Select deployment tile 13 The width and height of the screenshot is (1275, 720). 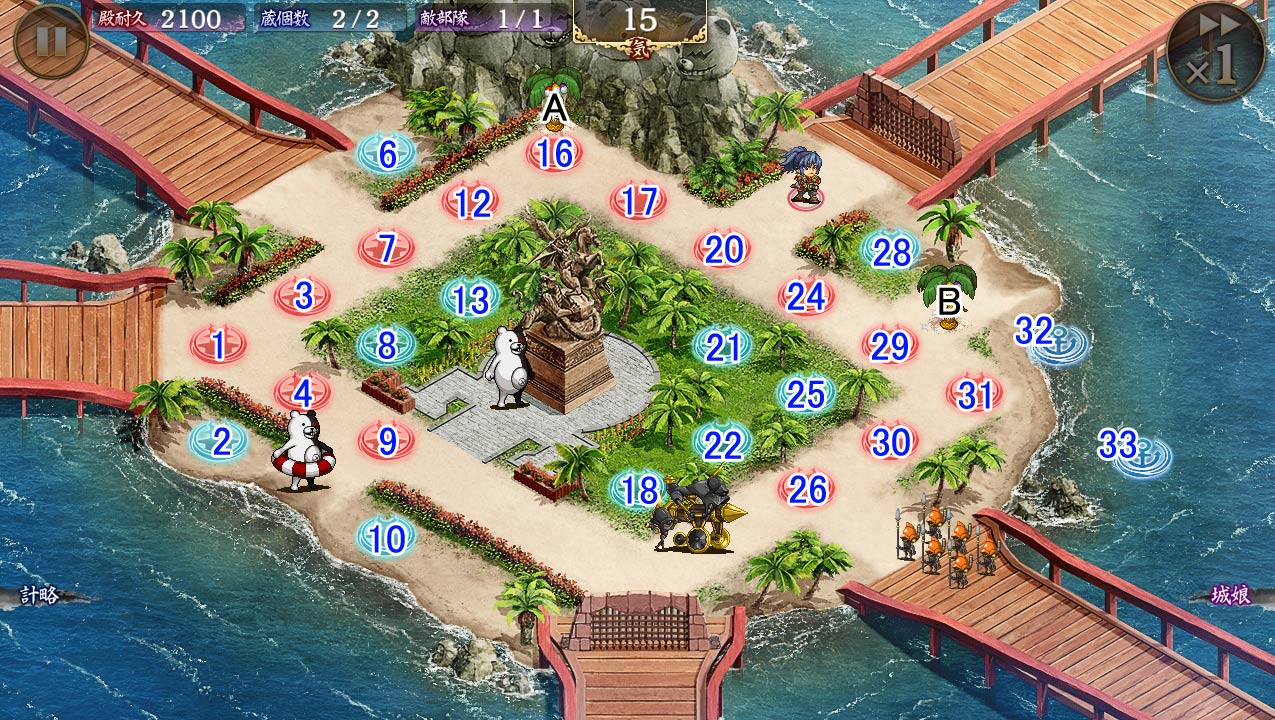click(470, 298)
